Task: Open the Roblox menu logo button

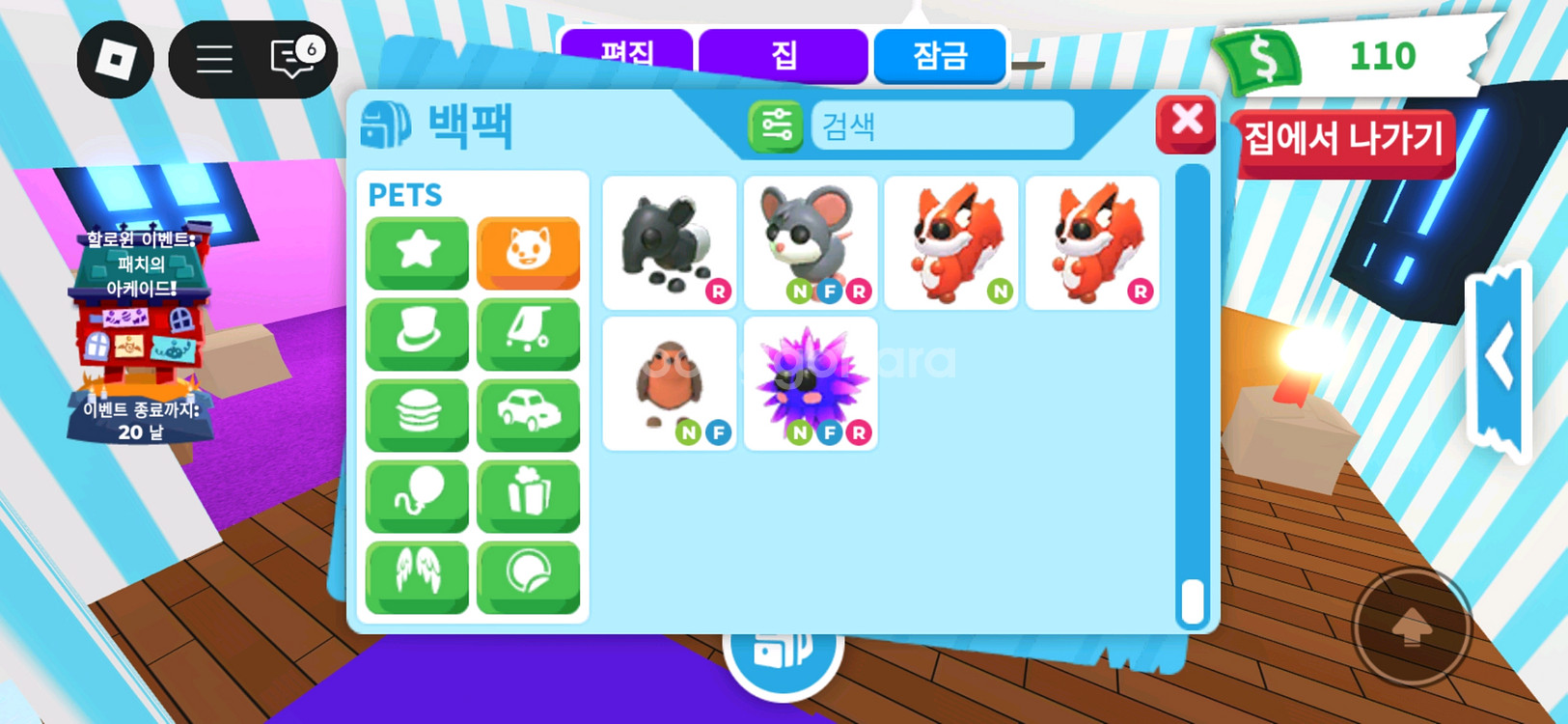Action: pyautogui.click(x=116, y=60)
